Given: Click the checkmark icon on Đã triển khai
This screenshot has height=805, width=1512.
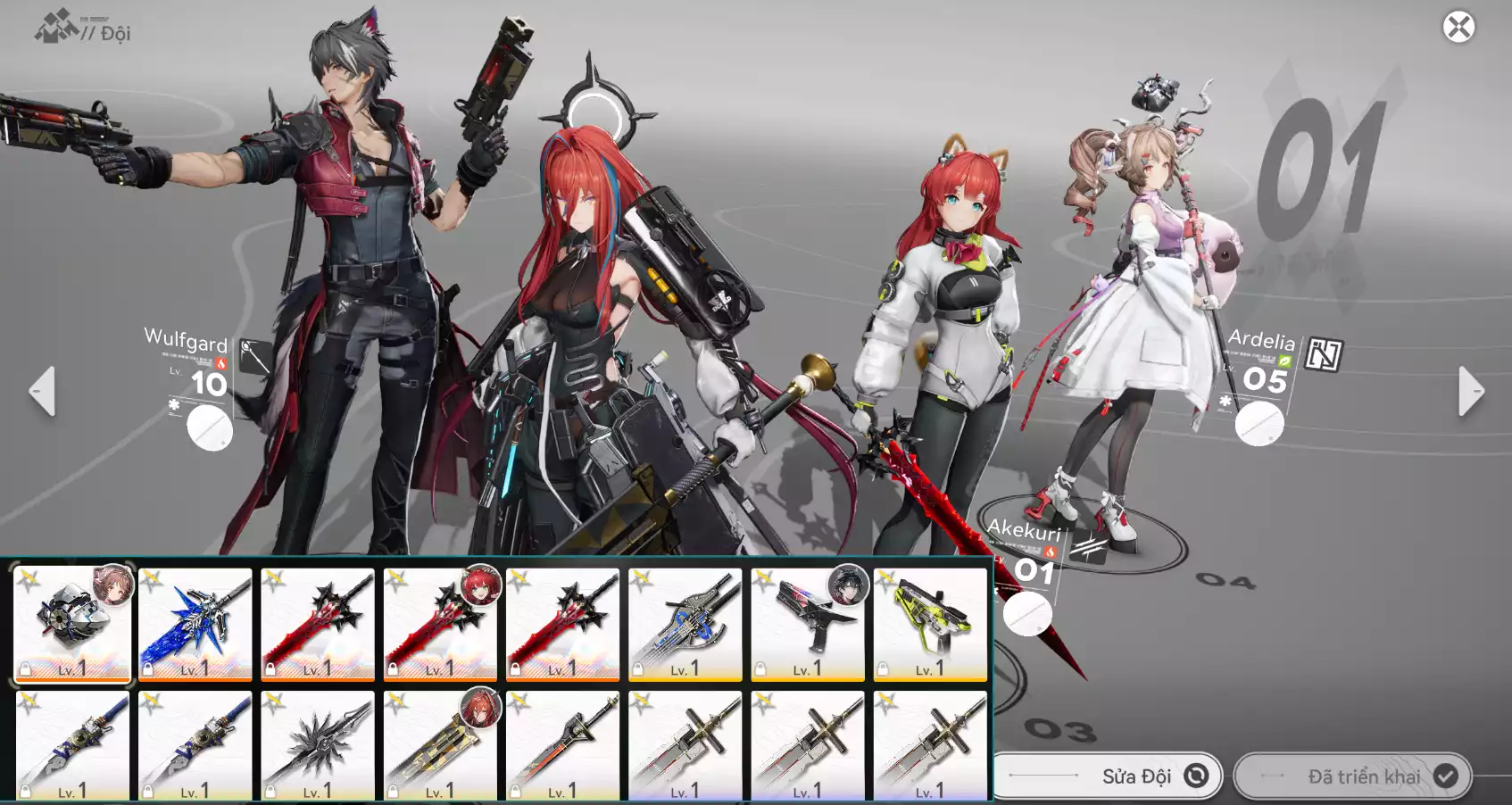Looking at the screenshot, I should [x=1448, y=776].
